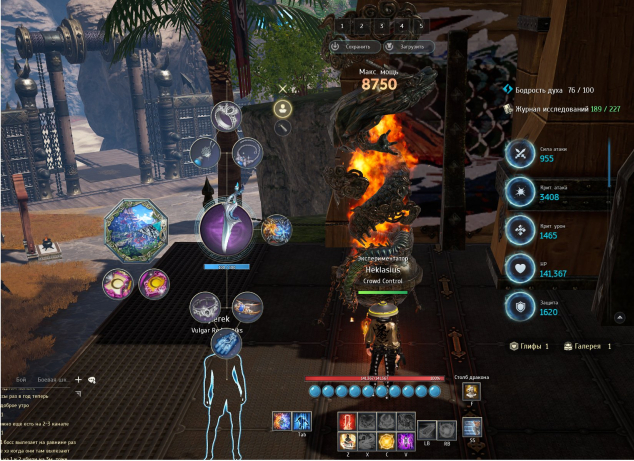Click the Журнал исследований research journal tracker

coord(565,110)
